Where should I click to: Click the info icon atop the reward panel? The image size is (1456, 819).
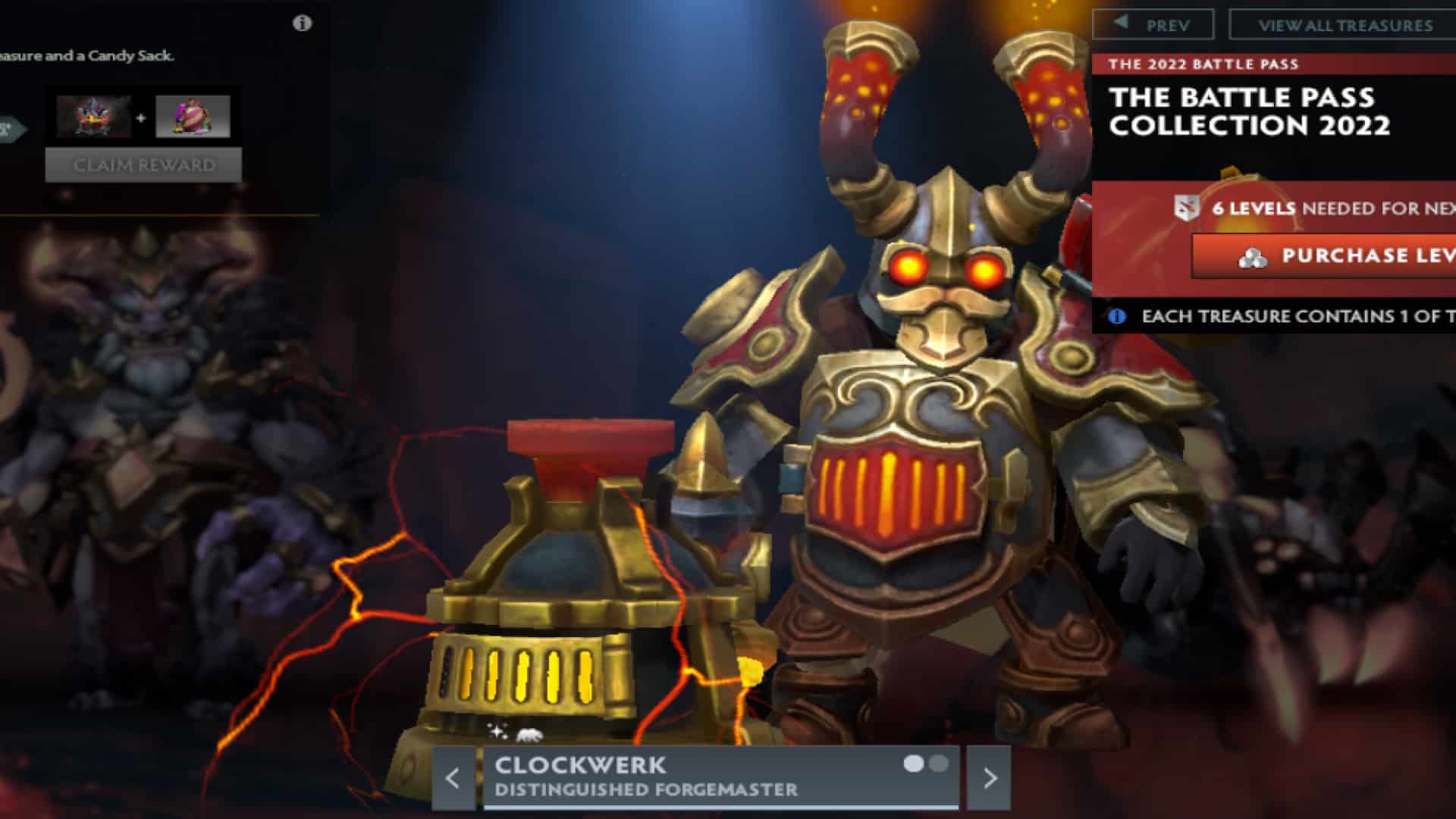[x=303, y=24]
